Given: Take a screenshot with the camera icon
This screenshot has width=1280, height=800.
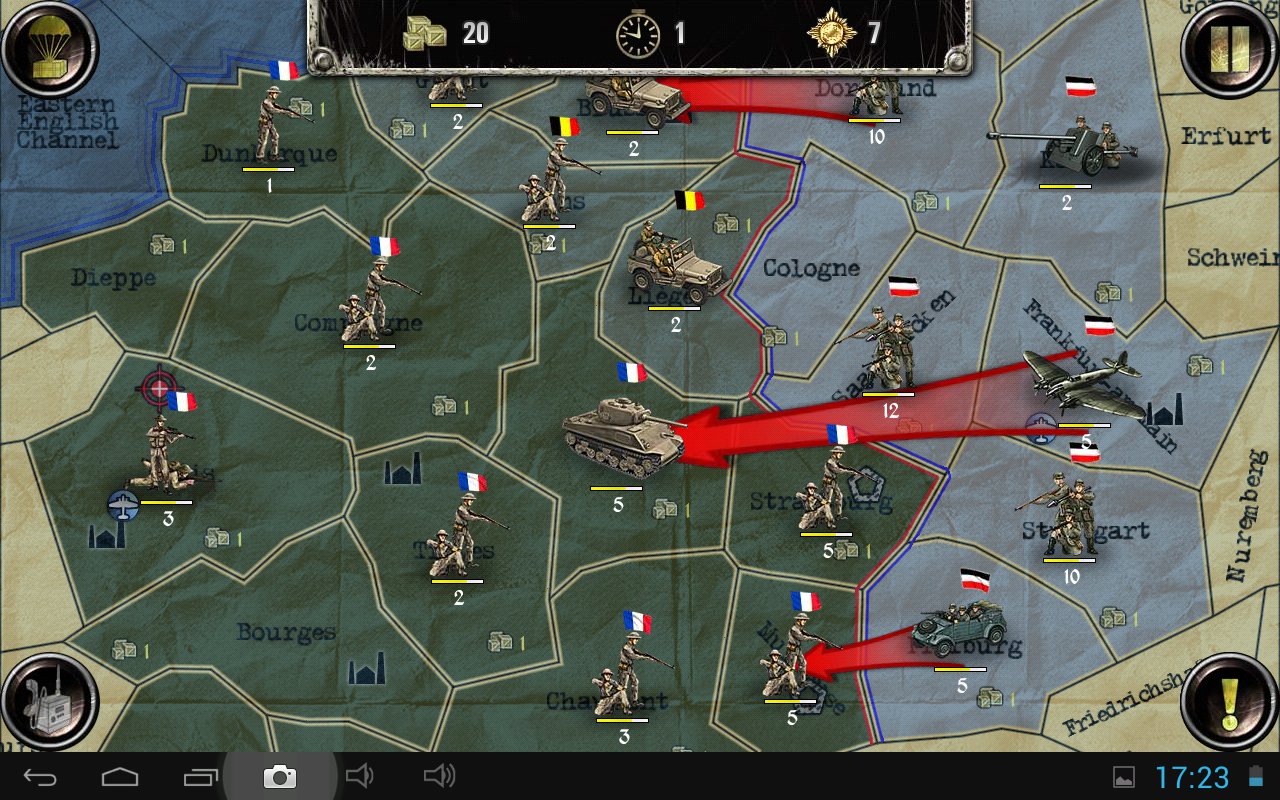Looking at the screenshot, I should tap(279, 776).
